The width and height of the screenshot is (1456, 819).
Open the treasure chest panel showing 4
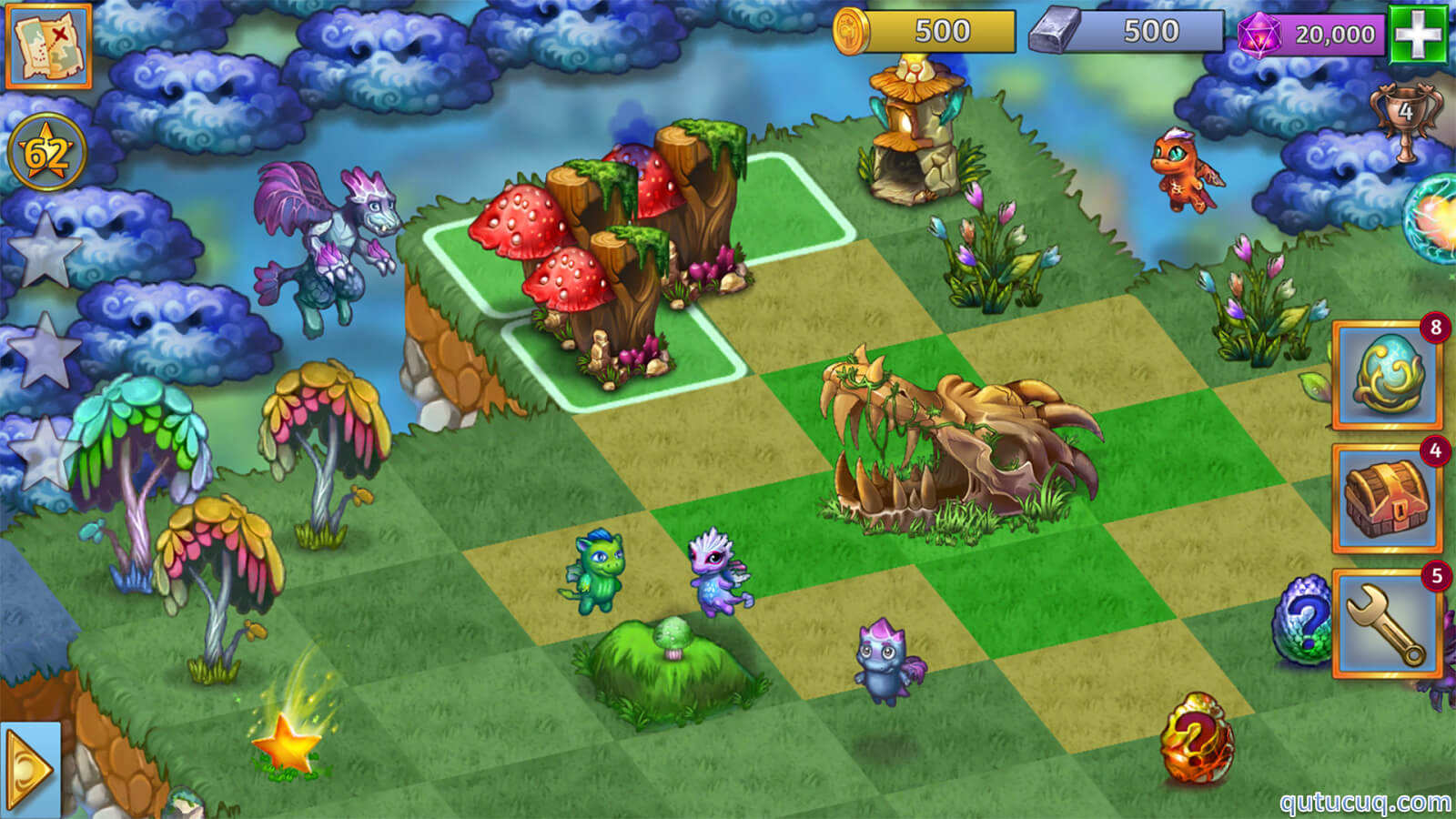click(1386, 496)
